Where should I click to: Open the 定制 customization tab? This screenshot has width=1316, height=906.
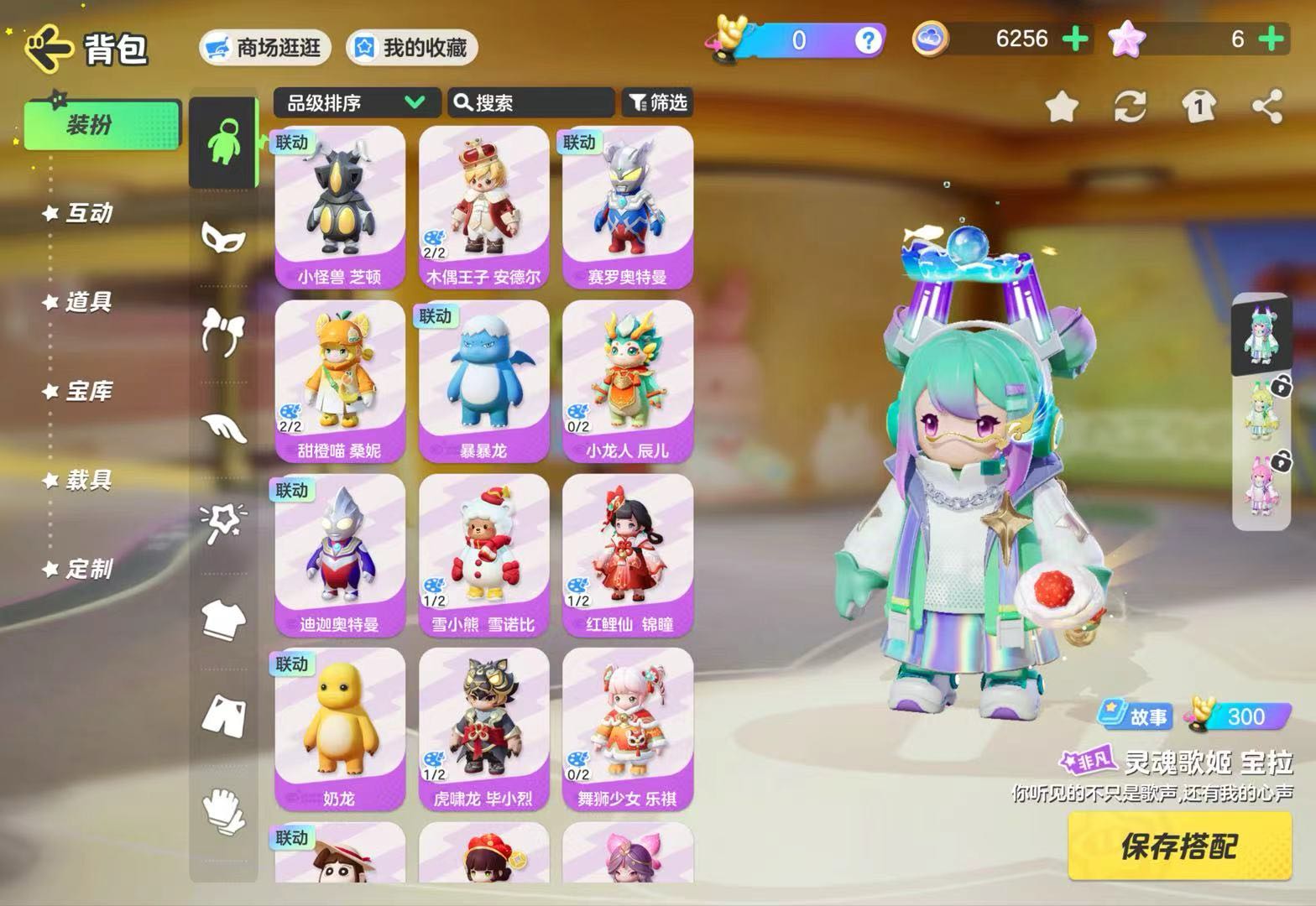[88, 569]
